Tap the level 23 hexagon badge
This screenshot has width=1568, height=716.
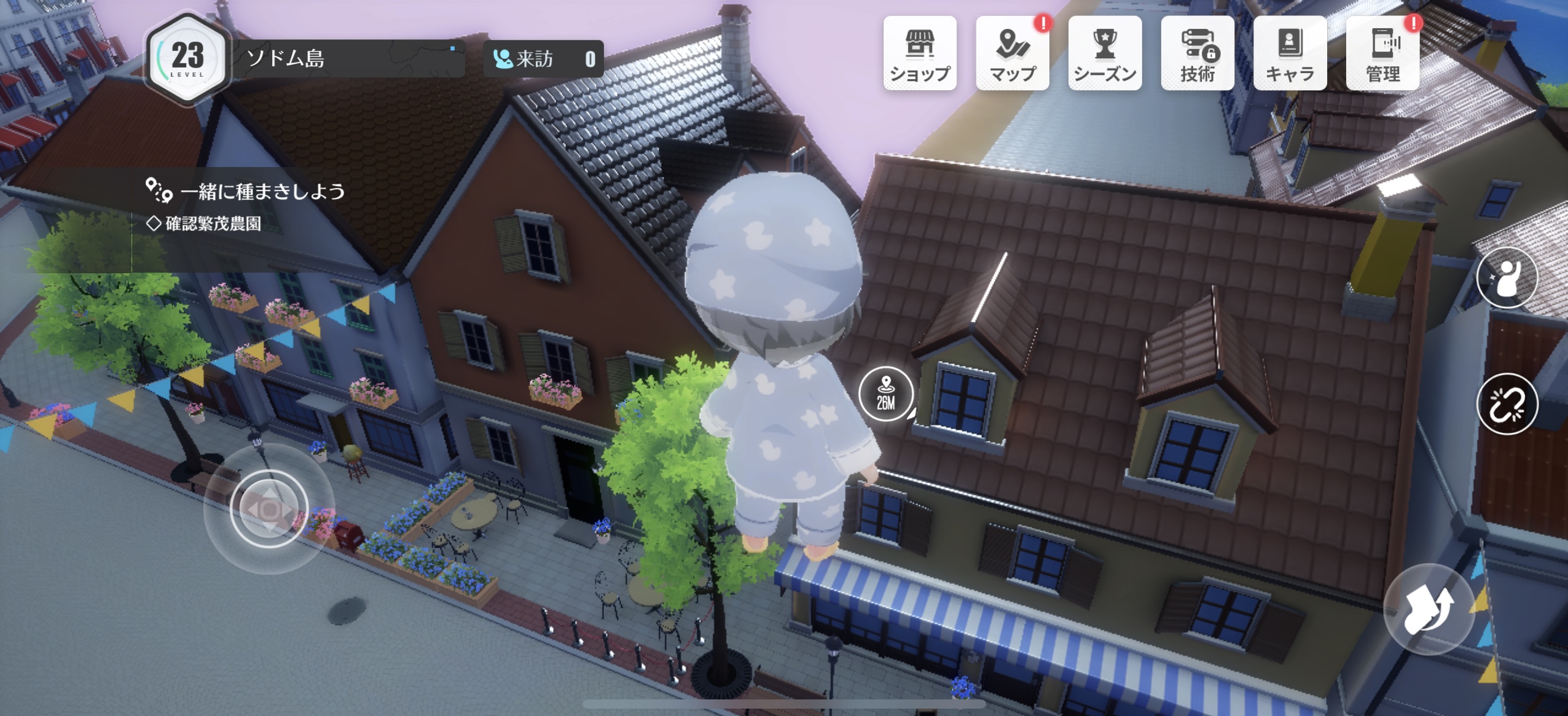pyautogui.click(x=187, y=59)
